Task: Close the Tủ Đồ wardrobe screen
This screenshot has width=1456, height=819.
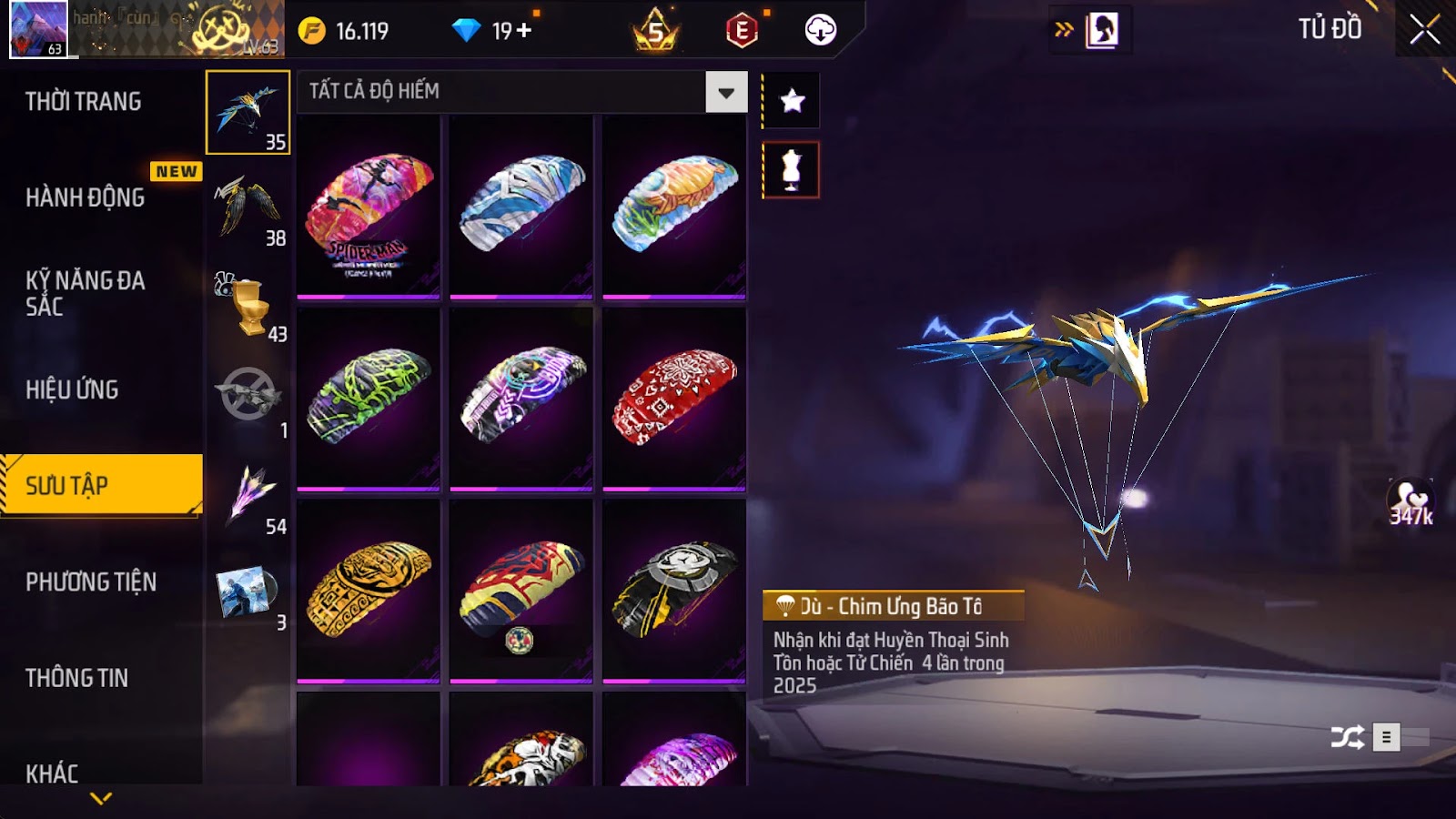Action: 1424,30
